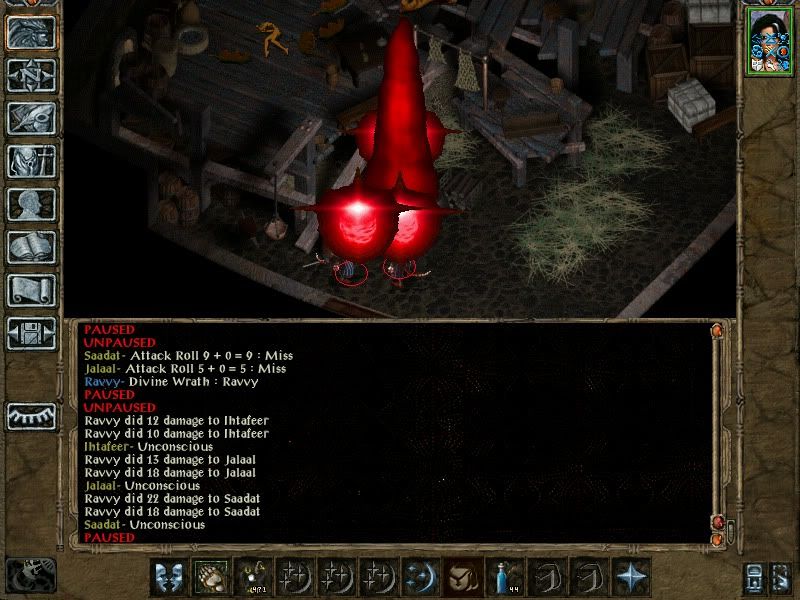Open the options menu with floppy disk icon
The height and width of the screenshot is (600, 800).
tap(31, 333)
